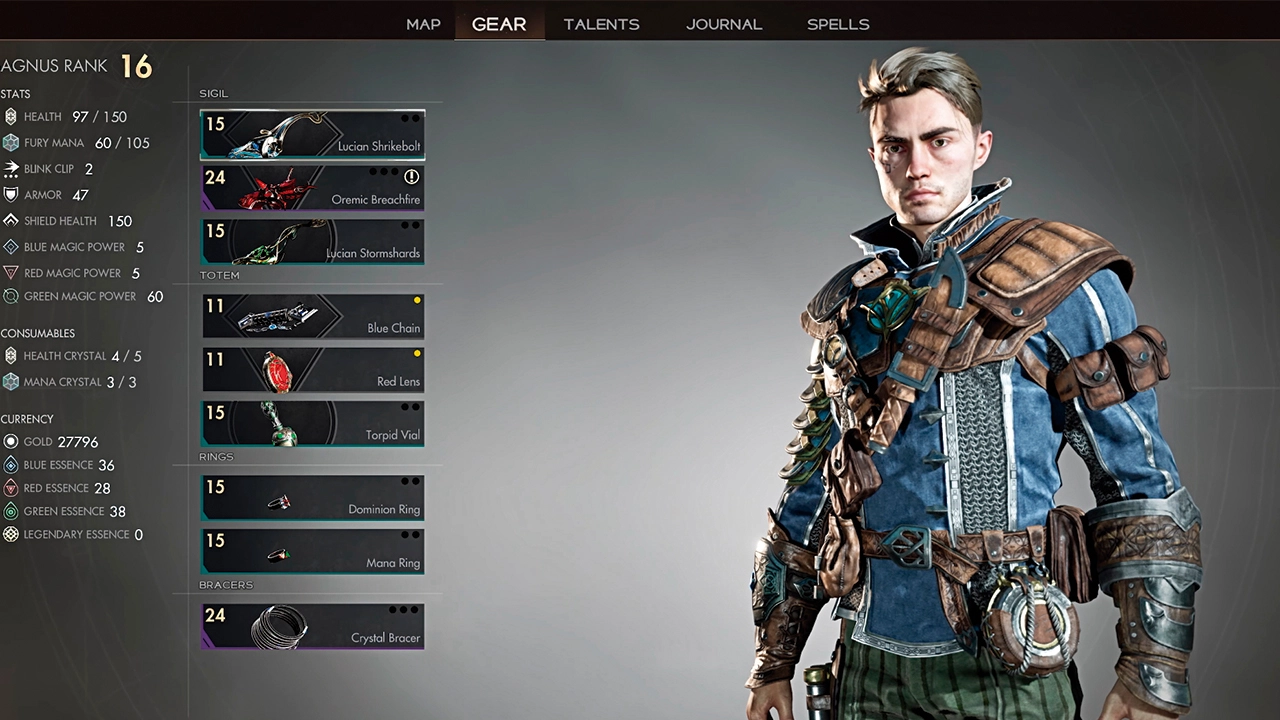Switch to the Talents tab
Screen dimensions: 1280x720
(601, 24)
